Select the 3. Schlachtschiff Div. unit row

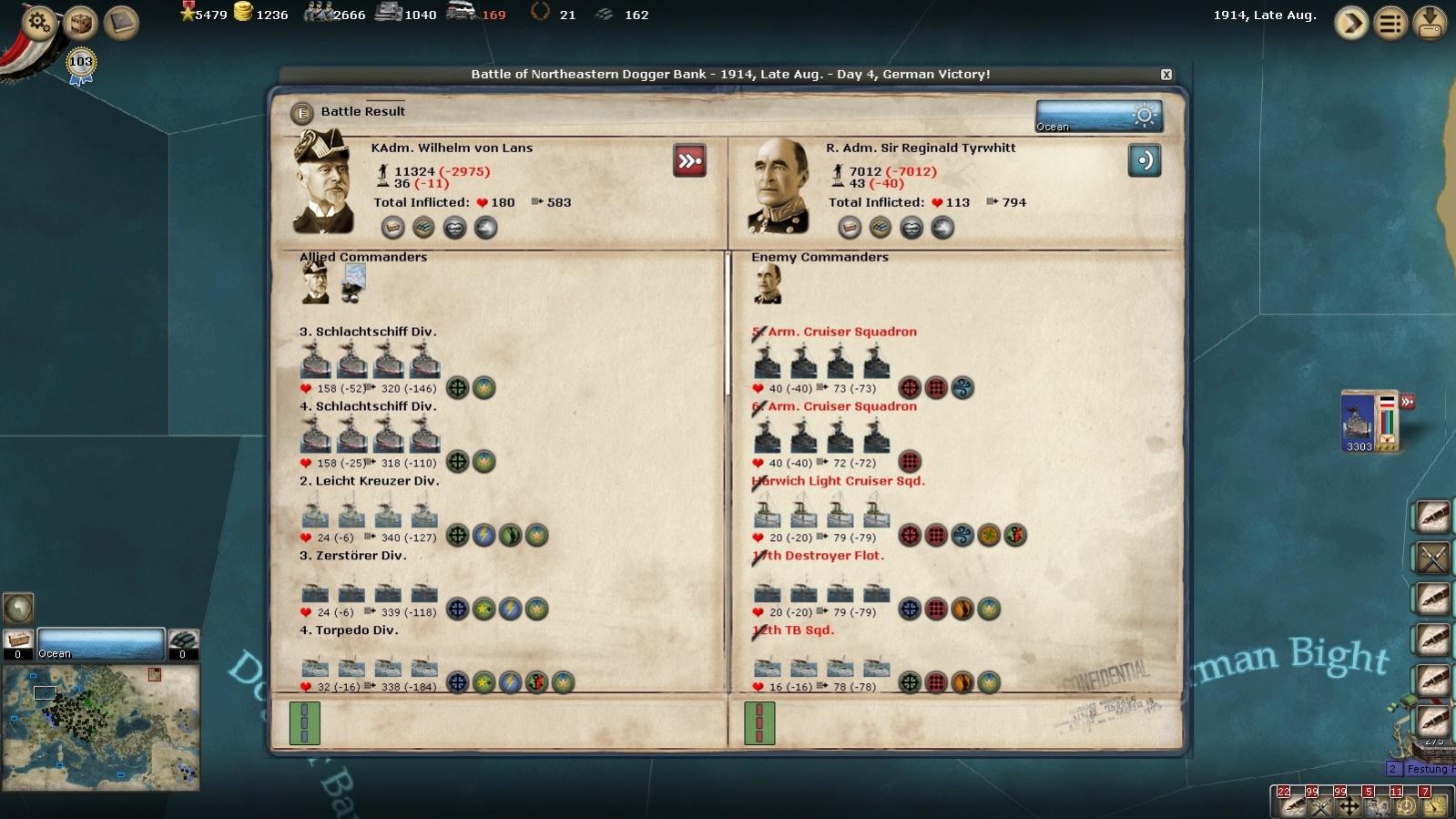pos(368,333)
